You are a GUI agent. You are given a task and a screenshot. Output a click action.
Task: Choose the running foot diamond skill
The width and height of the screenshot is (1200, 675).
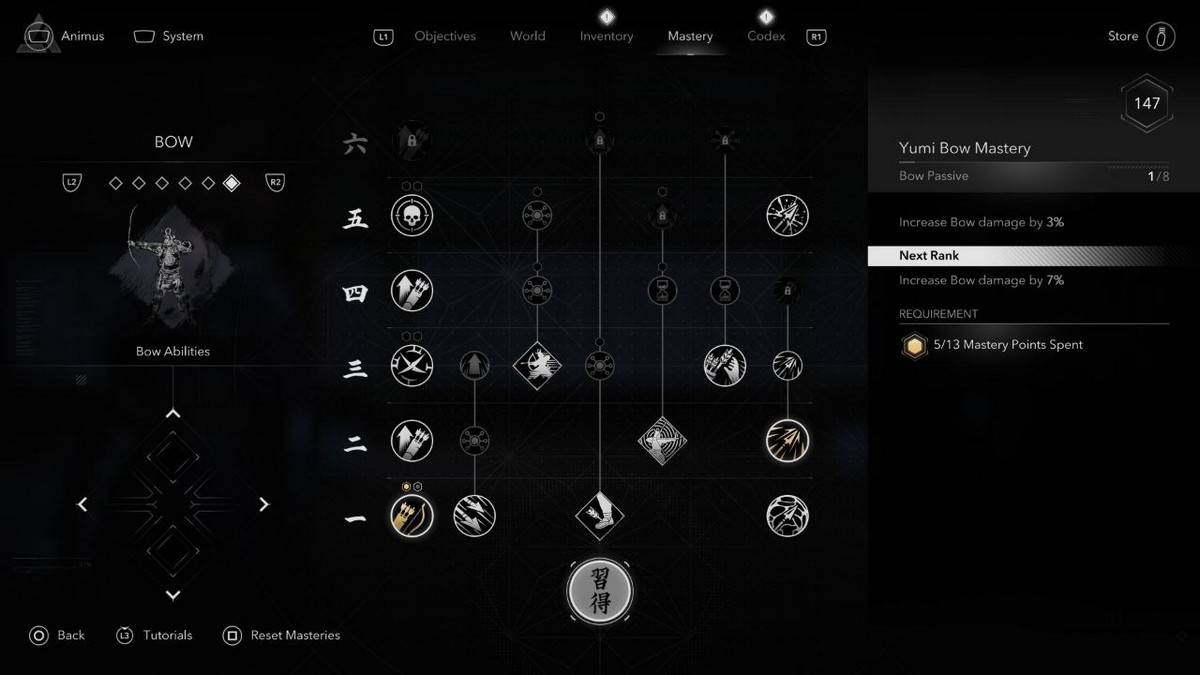[x=600, y=516]
